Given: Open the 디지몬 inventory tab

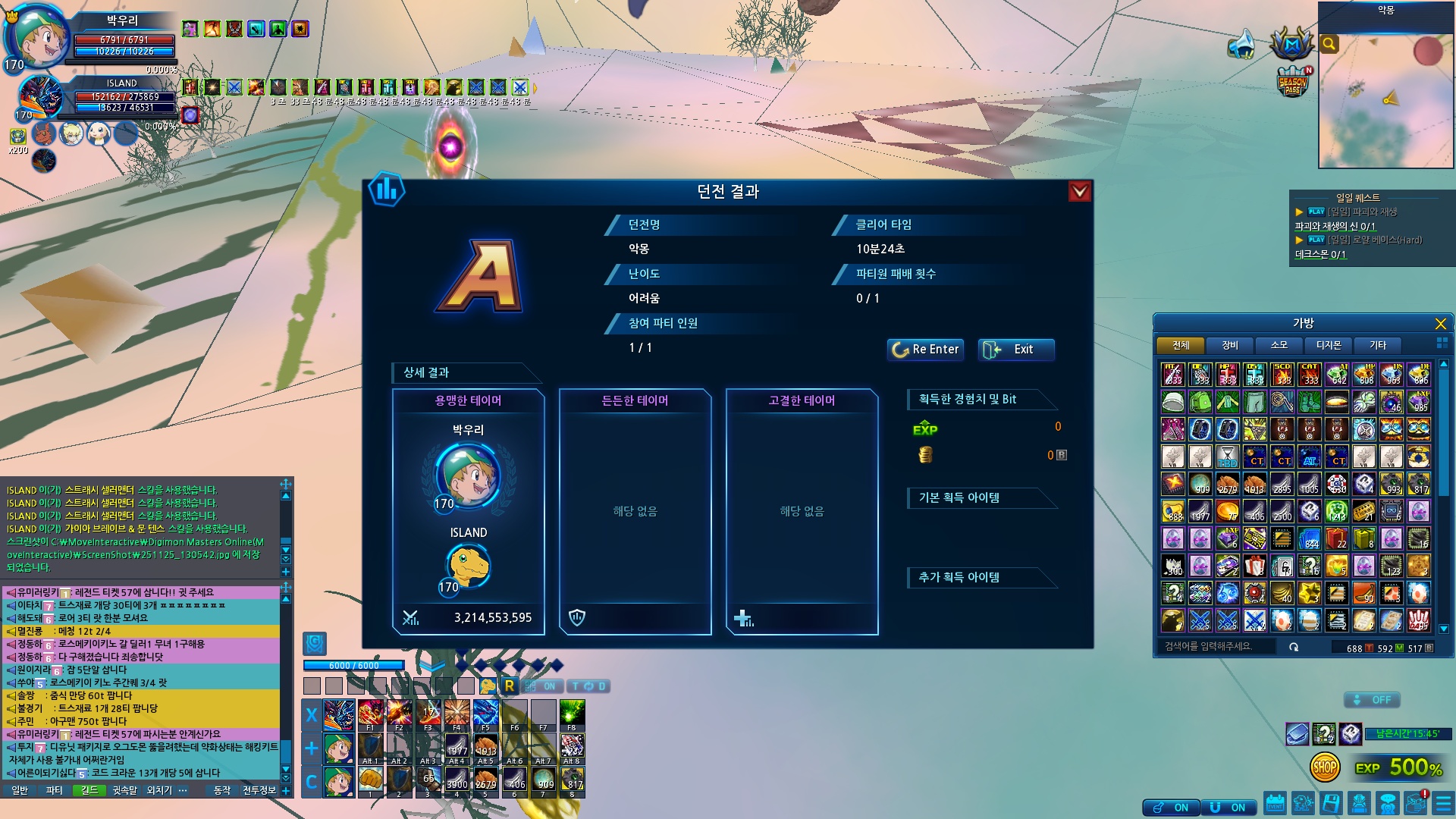Looking at the screenshot, I should (1328, 346).
